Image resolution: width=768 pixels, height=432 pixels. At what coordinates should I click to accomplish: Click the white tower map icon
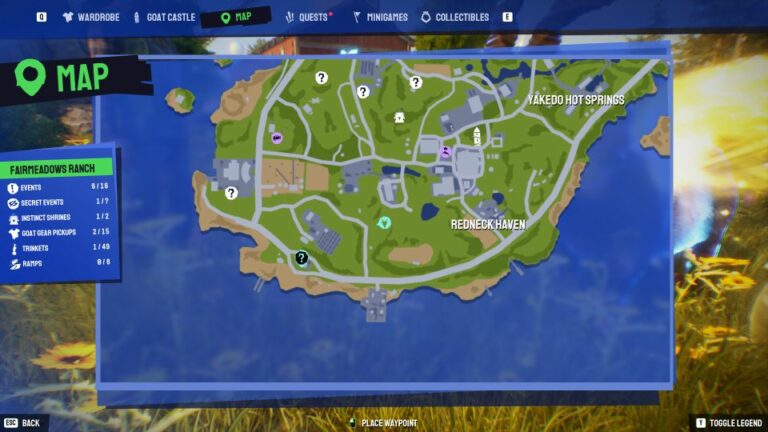[x=477, y=136]
